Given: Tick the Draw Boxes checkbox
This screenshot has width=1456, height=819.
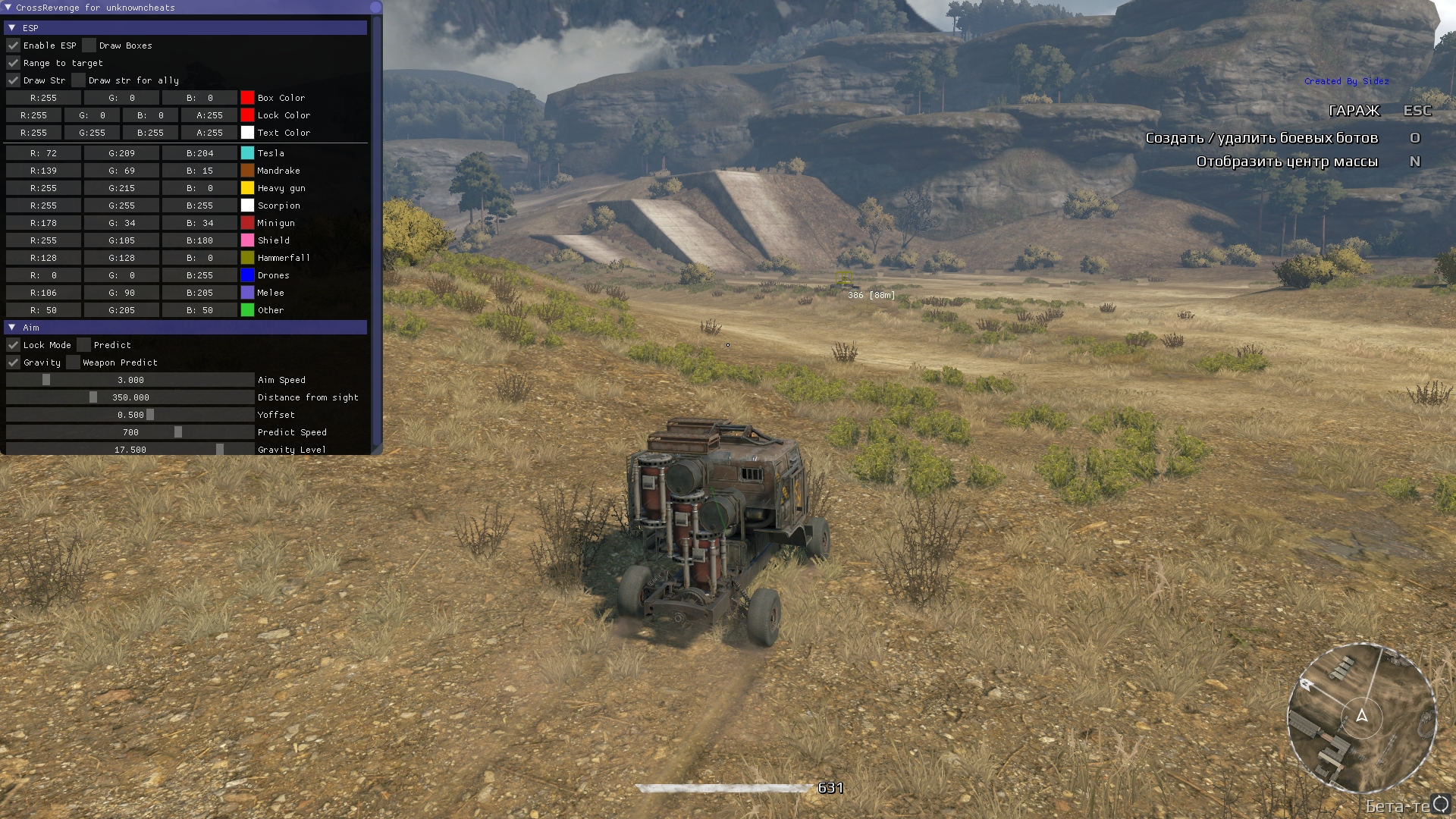Looking at the screenshot, I should [89, 45].
